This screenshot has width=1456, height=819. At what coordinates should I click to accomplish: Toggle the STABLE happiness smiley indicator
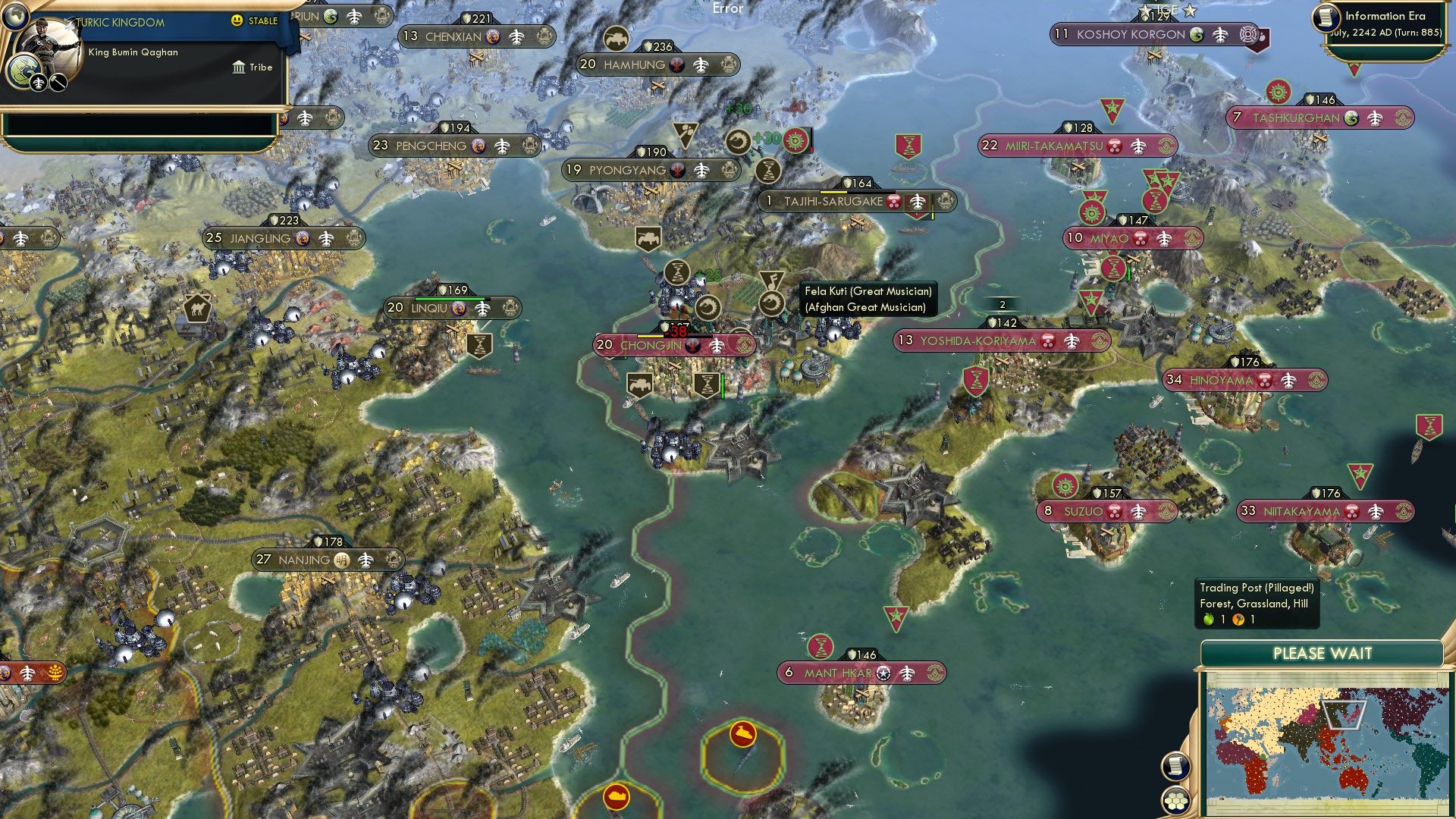click(237, 20)
